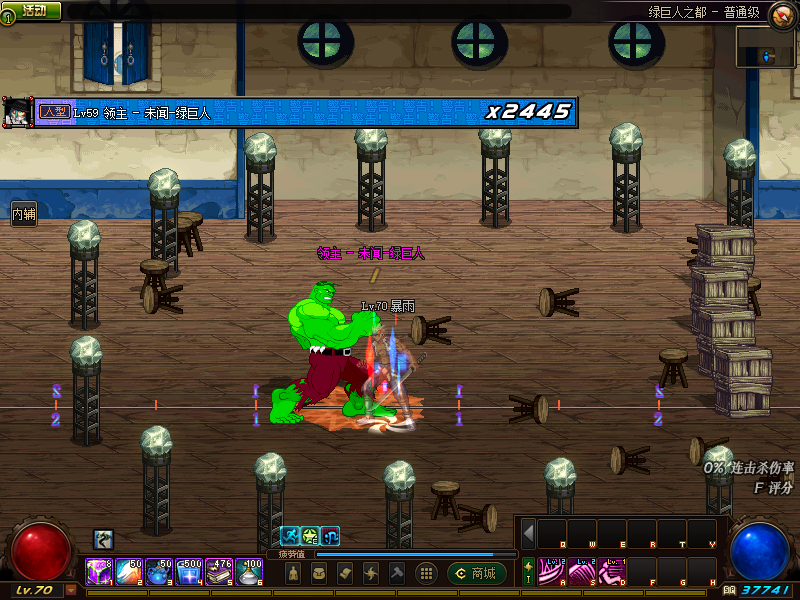Select the boss portrait on the health bar
Image resolution: width=800 pixels, height=600 pixels.
tap(17, 110)
